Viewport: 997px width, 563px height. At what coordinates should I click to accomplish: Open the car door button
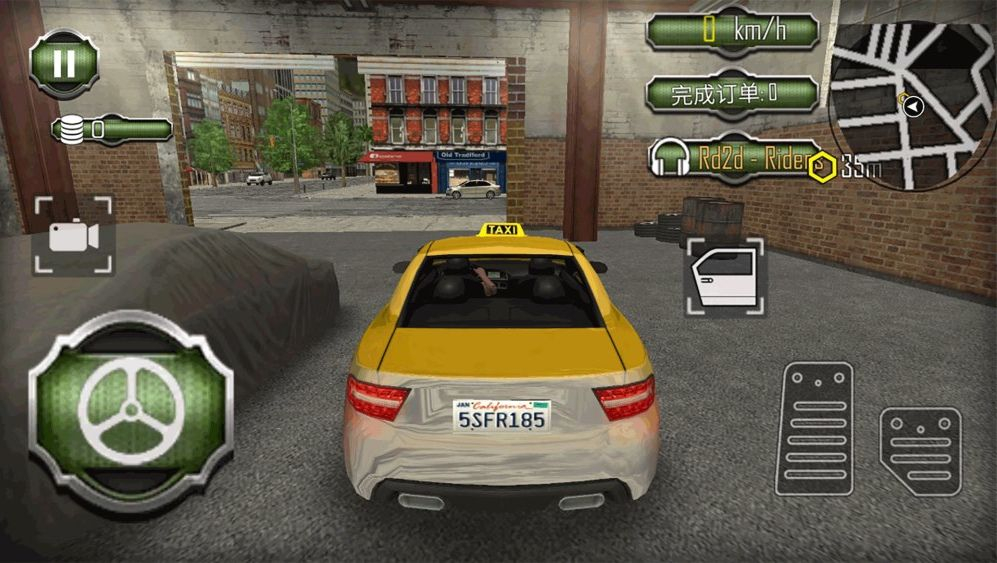(725, 277)
